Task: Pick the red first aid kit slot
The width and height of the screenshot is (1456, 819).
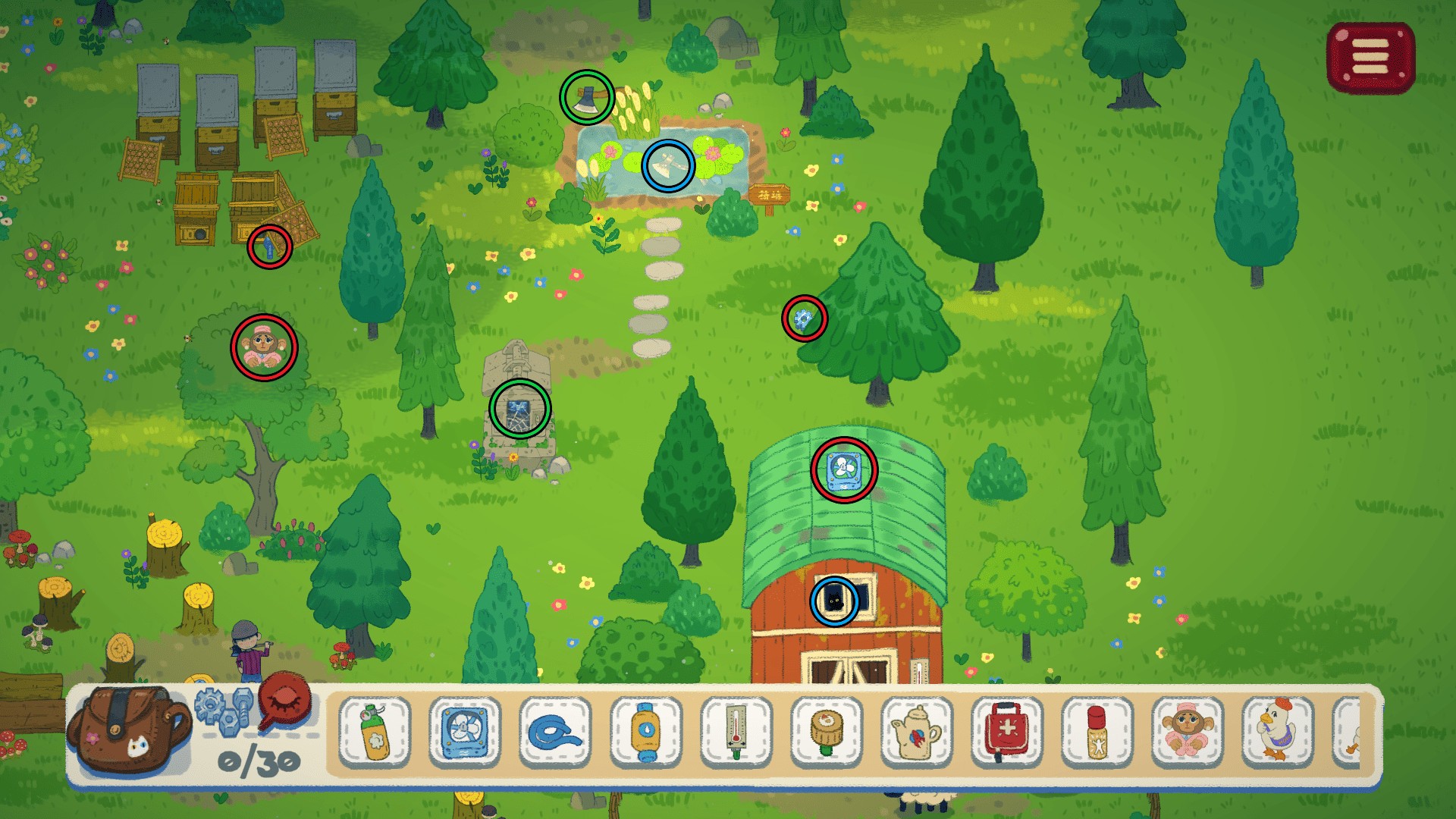Action: coord(1007,731)
